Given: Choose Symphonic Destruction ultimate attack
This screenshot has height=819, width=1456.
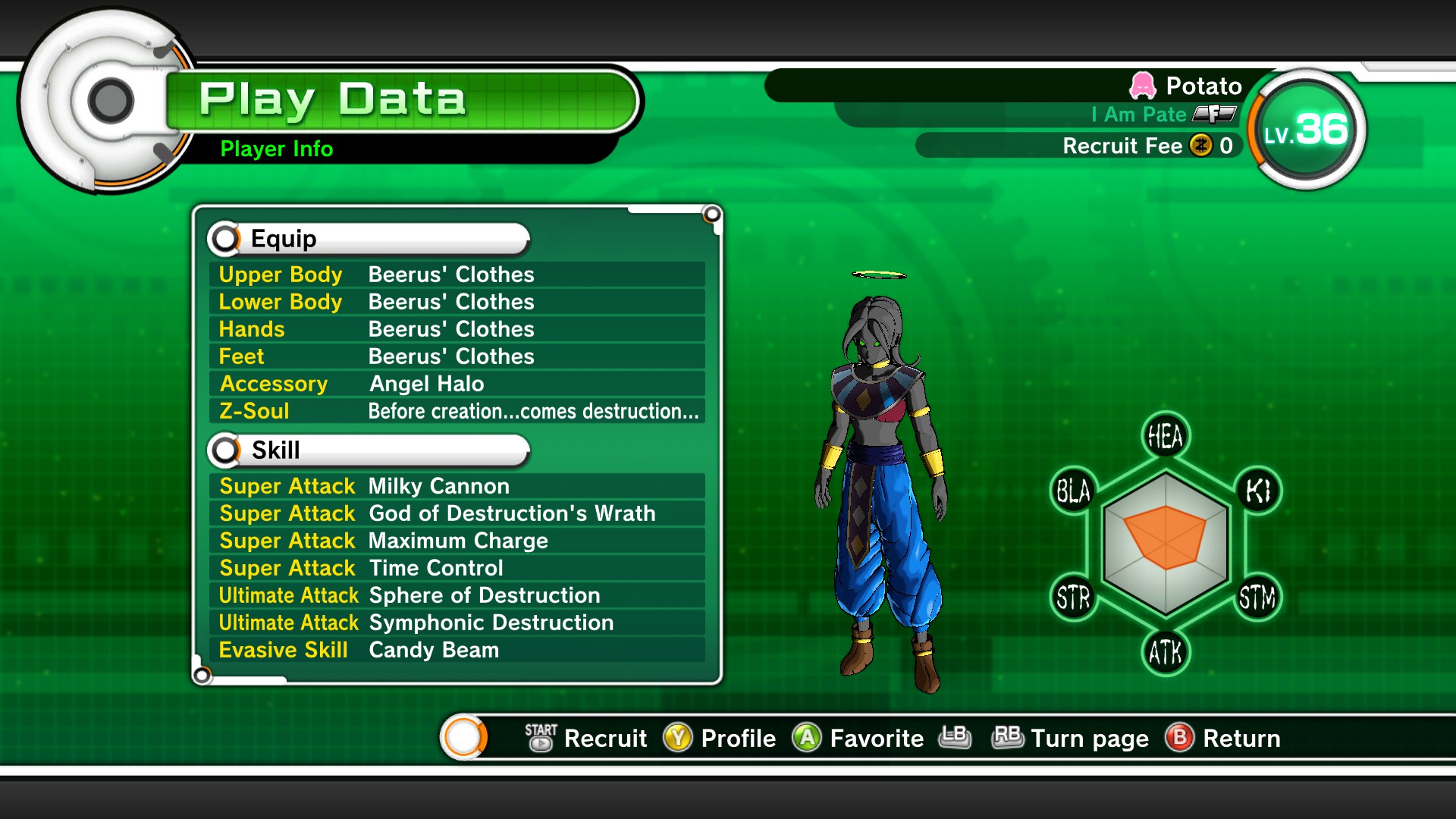Looking at the screenshot, I should coord(457,623).
